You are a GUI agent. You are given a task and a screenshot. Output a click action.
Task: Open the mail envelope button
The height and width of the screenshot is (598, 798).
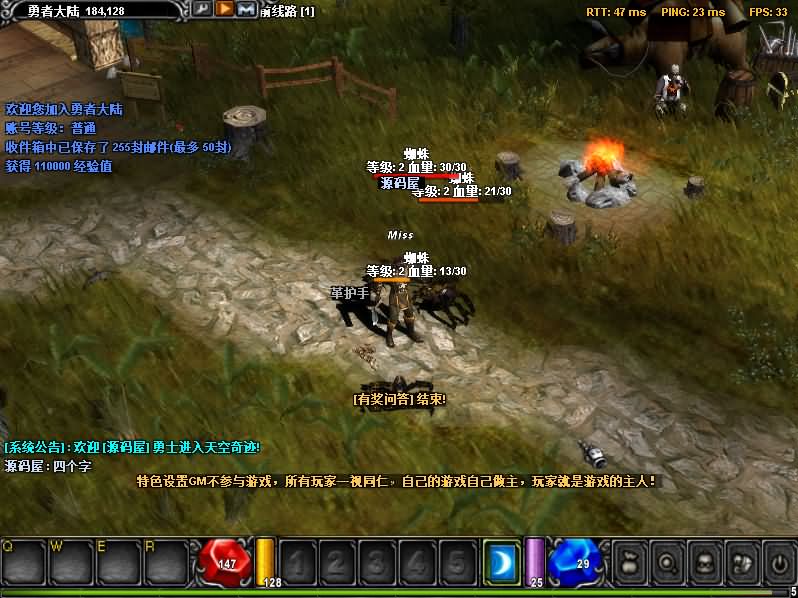[x=246, y=9]
